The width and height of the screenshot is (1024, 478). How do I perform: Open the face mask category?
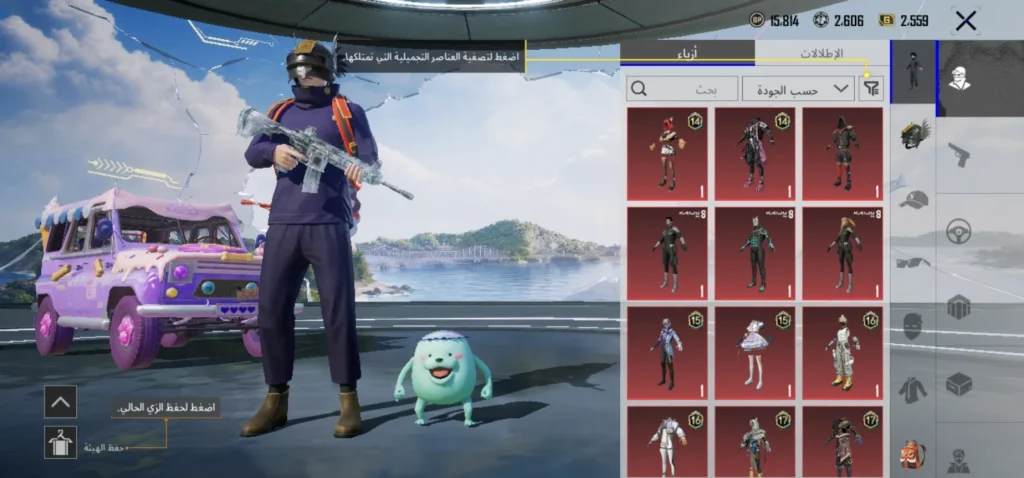(913, 326)
